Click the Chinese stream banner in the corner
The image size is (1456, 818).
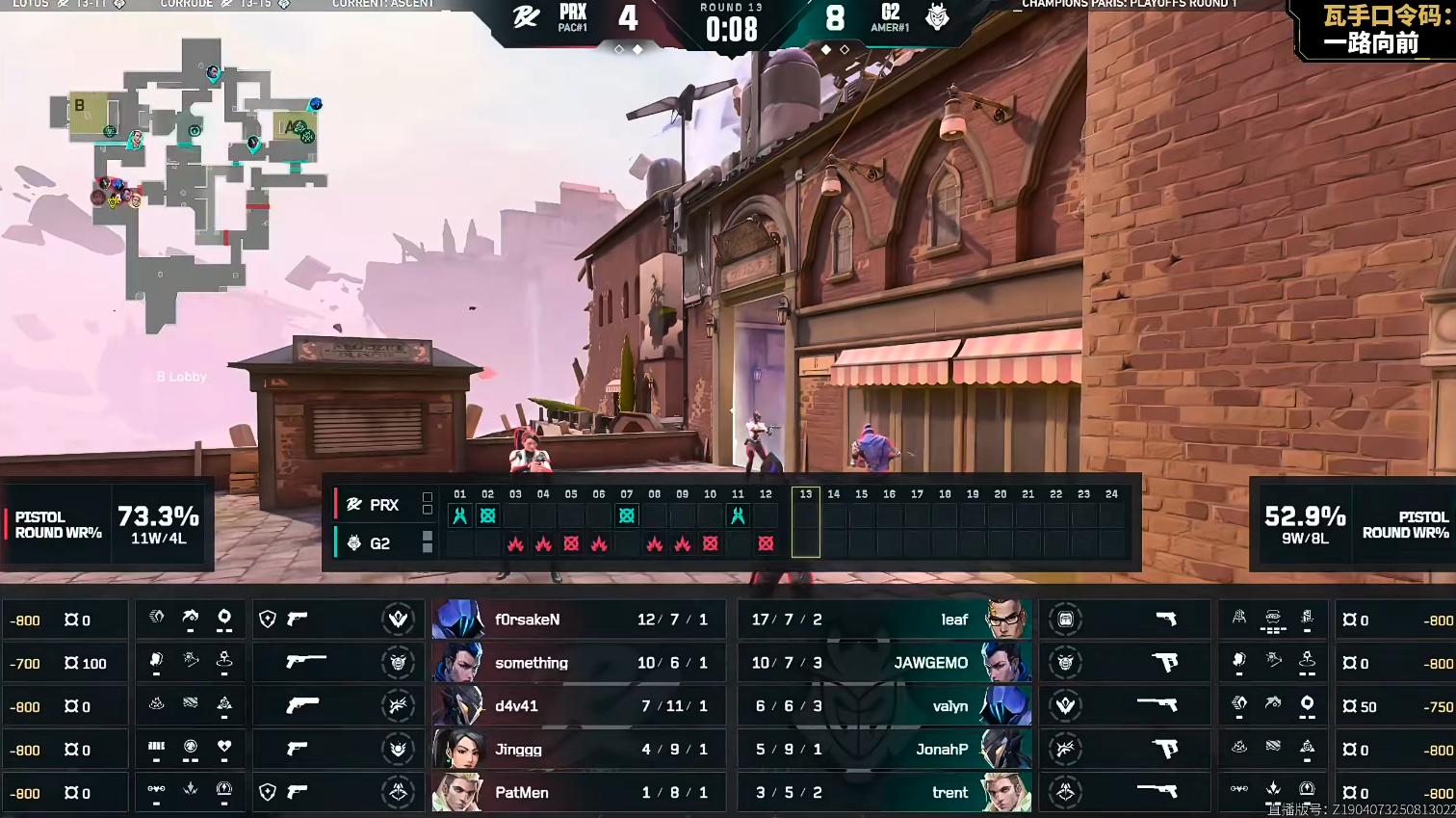click(1375, 30)
